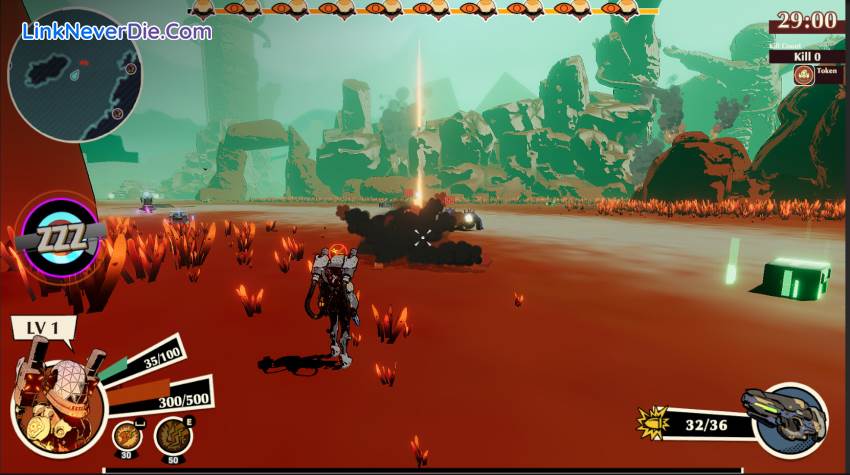Click the LinkNeverDie.Com watermark link

tap(118, 31)
